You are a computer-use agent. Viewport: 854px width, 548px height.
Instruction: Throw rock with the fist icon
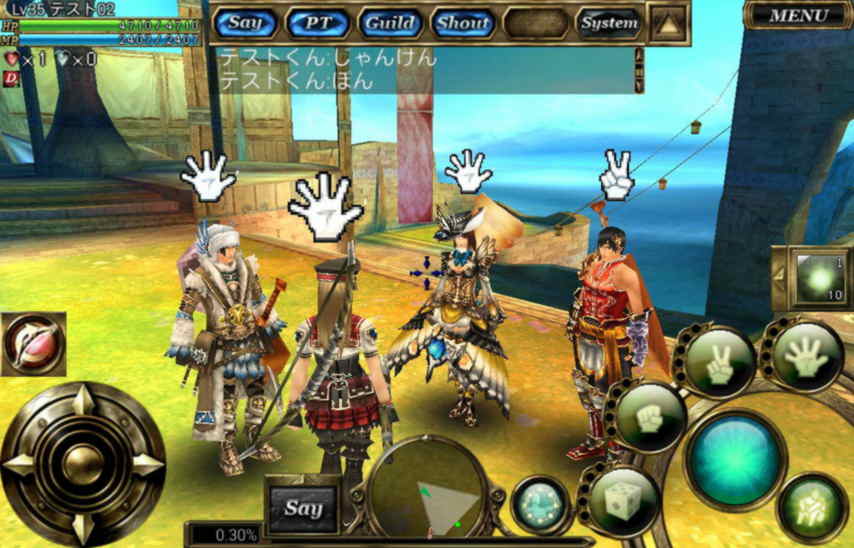(x=649, y=416)
